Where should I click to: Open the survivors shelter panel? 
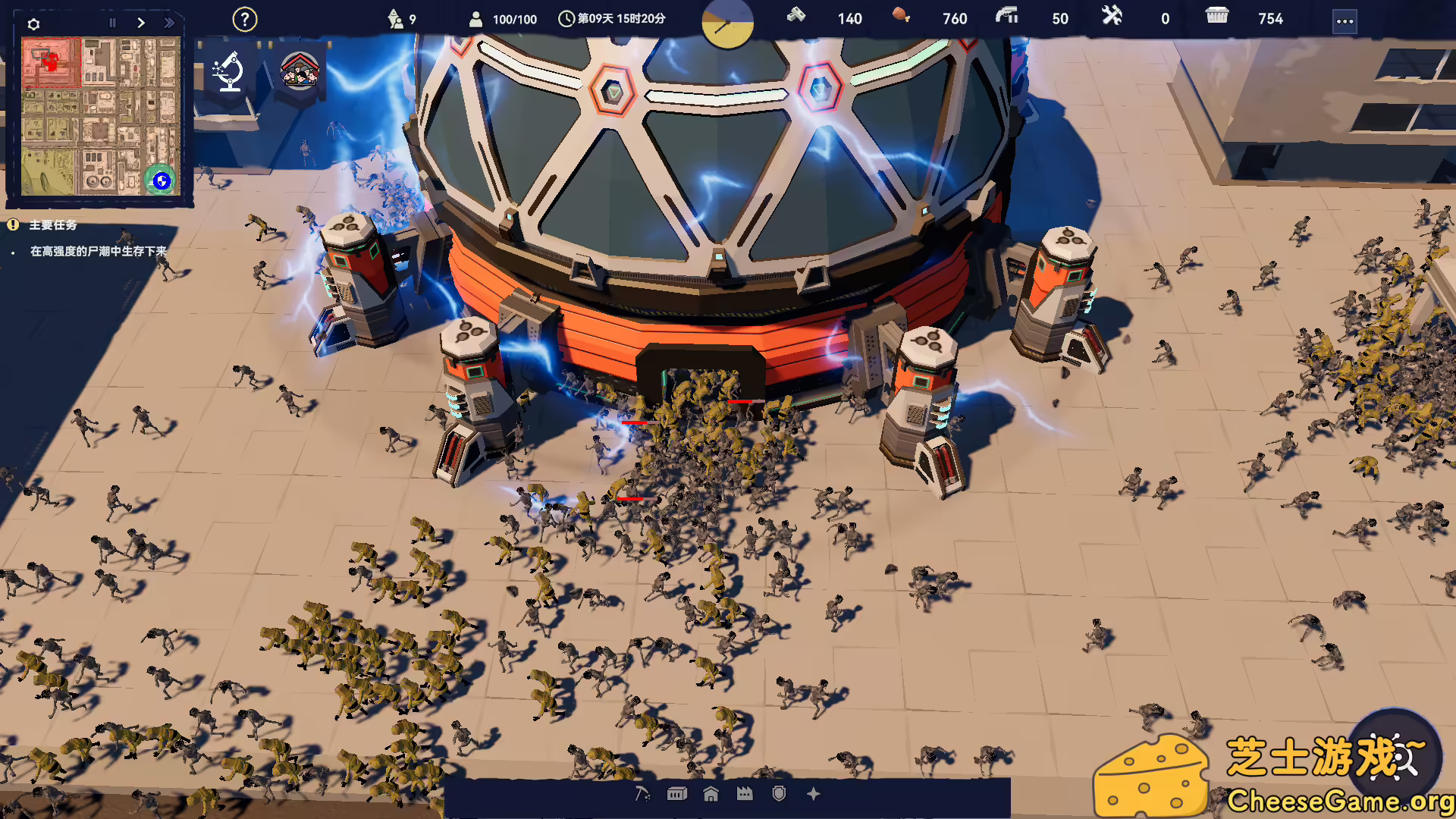pos(300,71)
